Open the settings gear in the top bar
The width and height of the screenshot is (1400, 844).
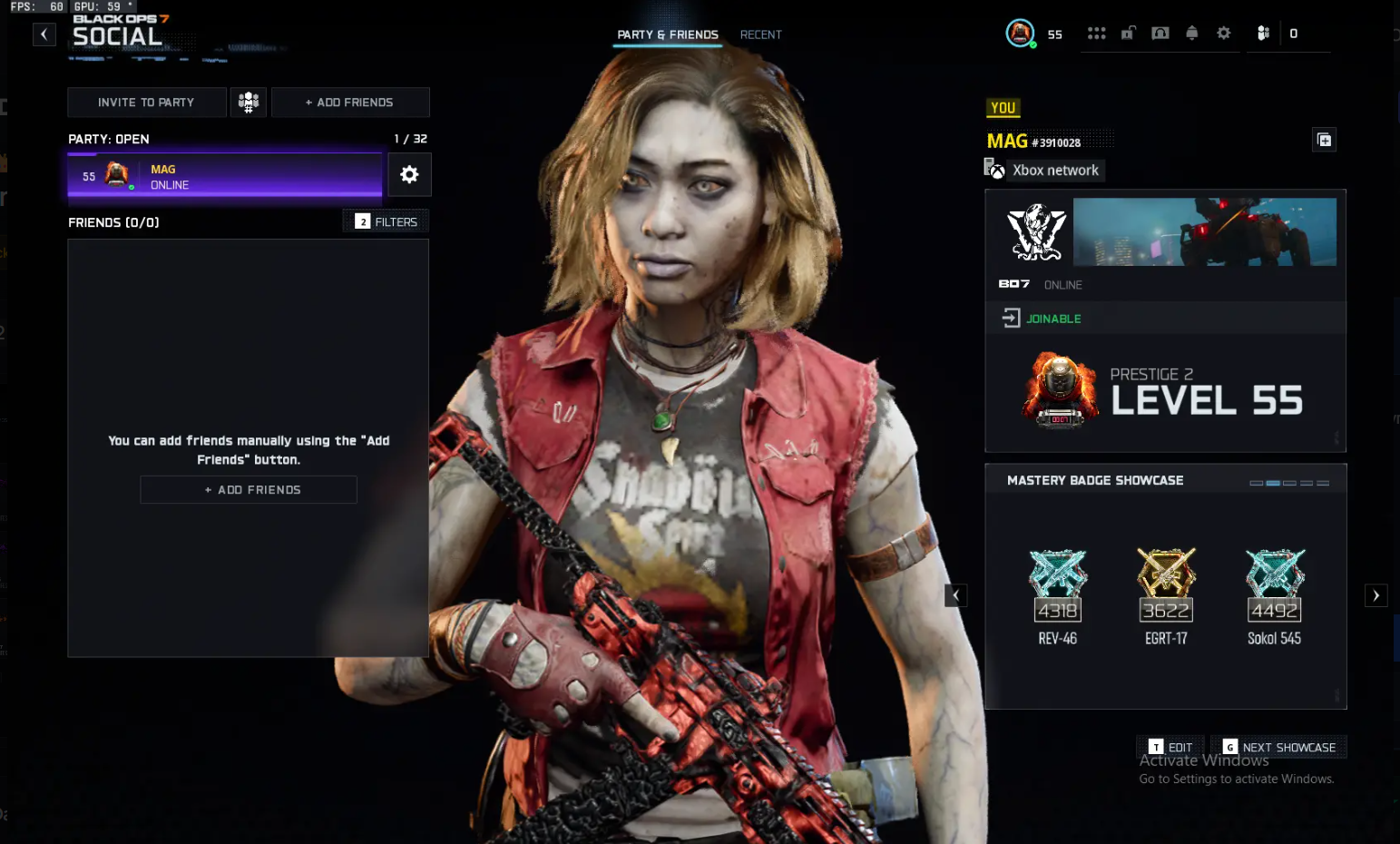click(1223, 34)
